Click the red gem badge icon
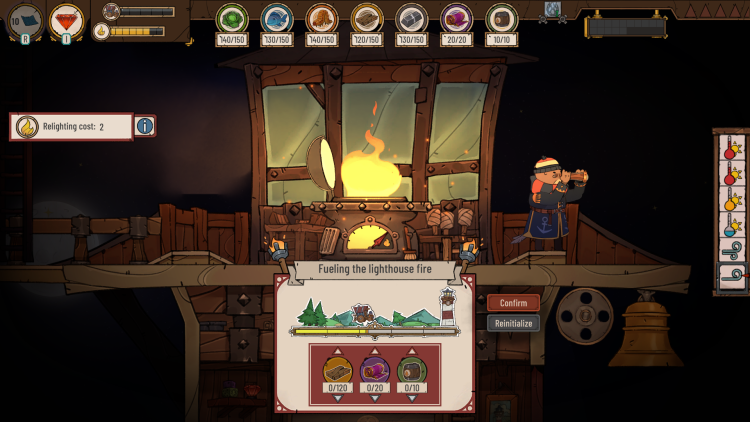The width and height of the screenshot is (750, 422). coord(67,21)
